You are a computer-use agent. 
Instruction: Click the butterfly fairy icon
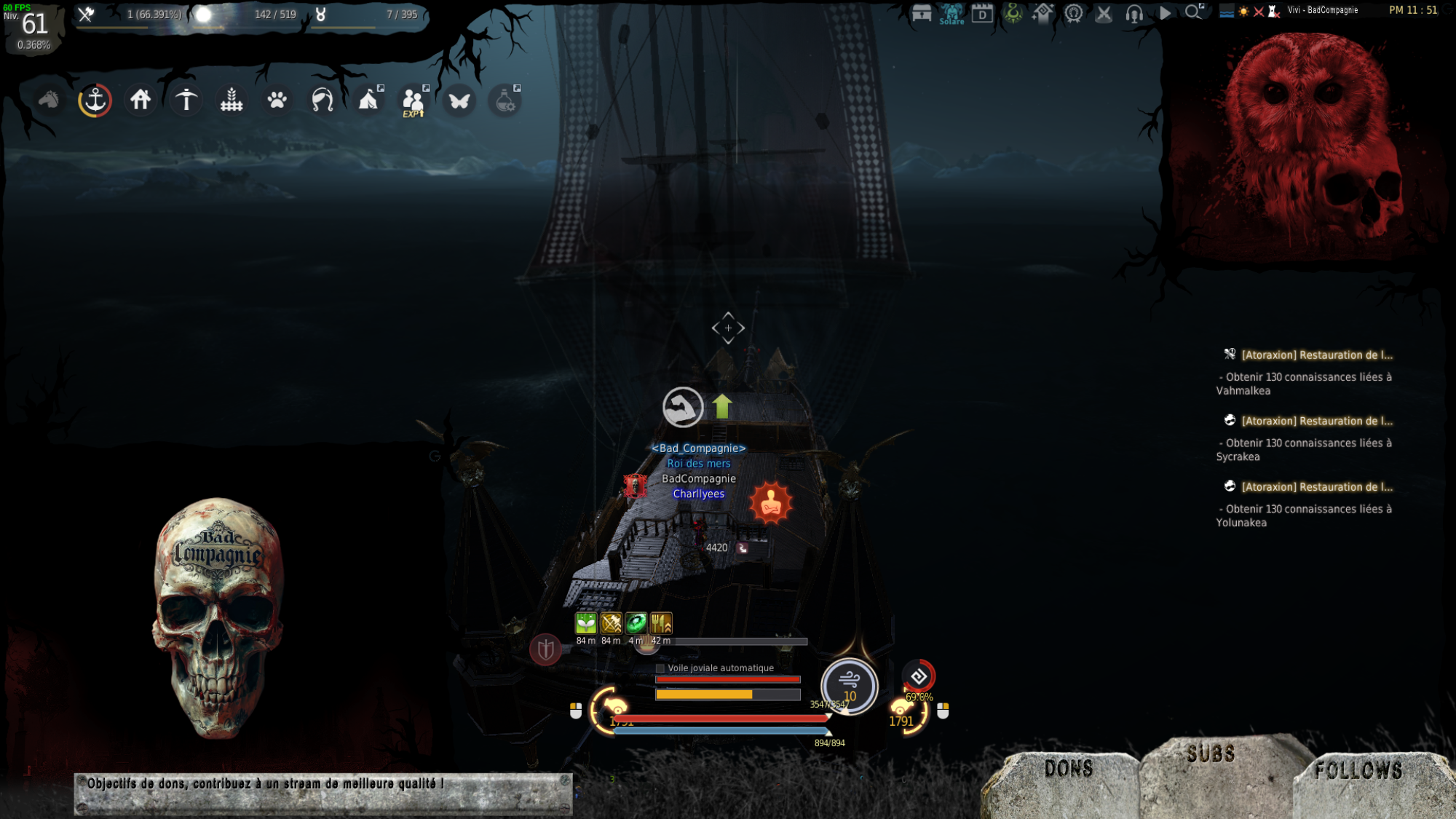(459, 100)
